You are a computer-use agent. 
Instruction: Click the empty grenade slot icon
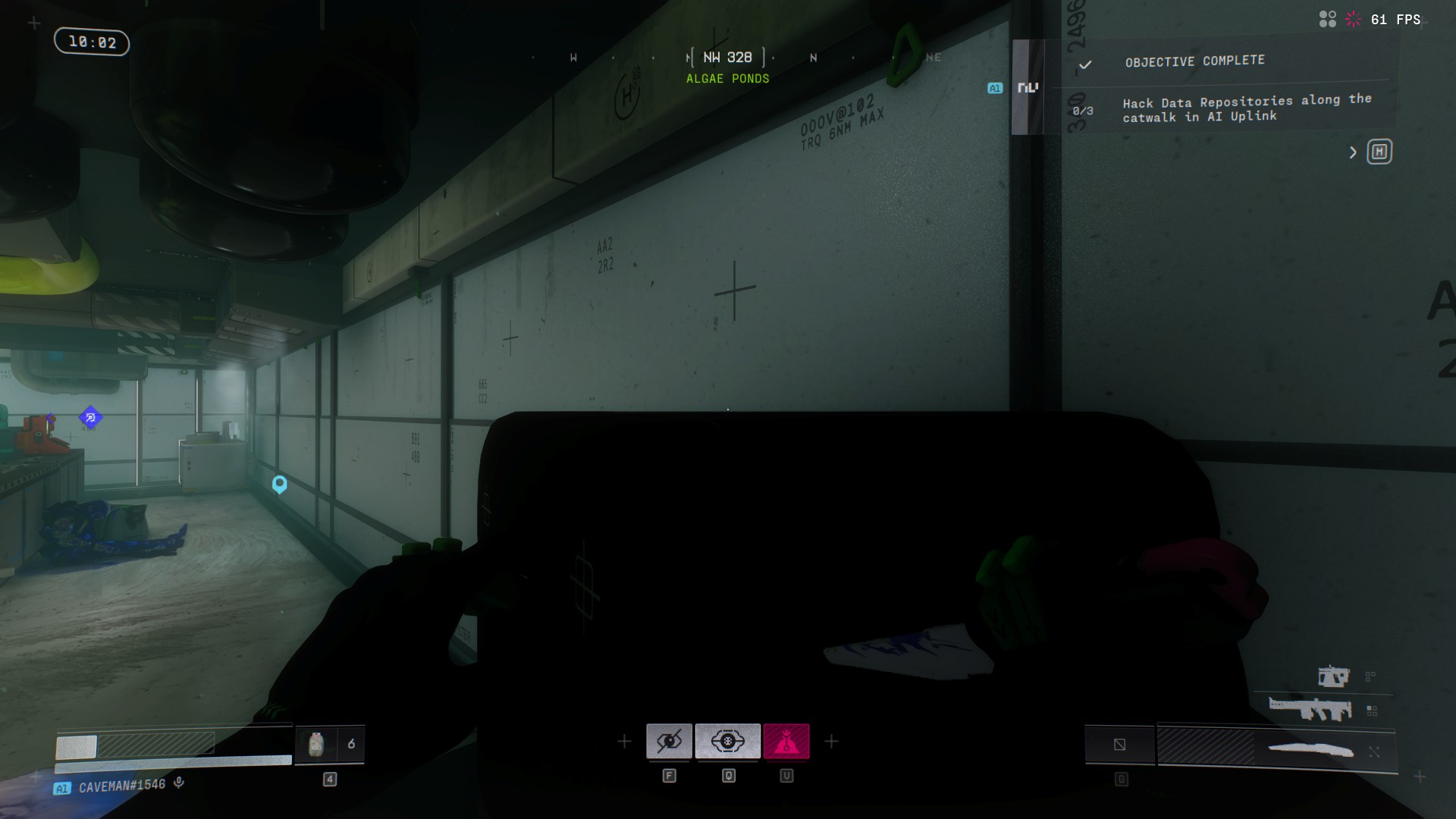click(1119, 745)
